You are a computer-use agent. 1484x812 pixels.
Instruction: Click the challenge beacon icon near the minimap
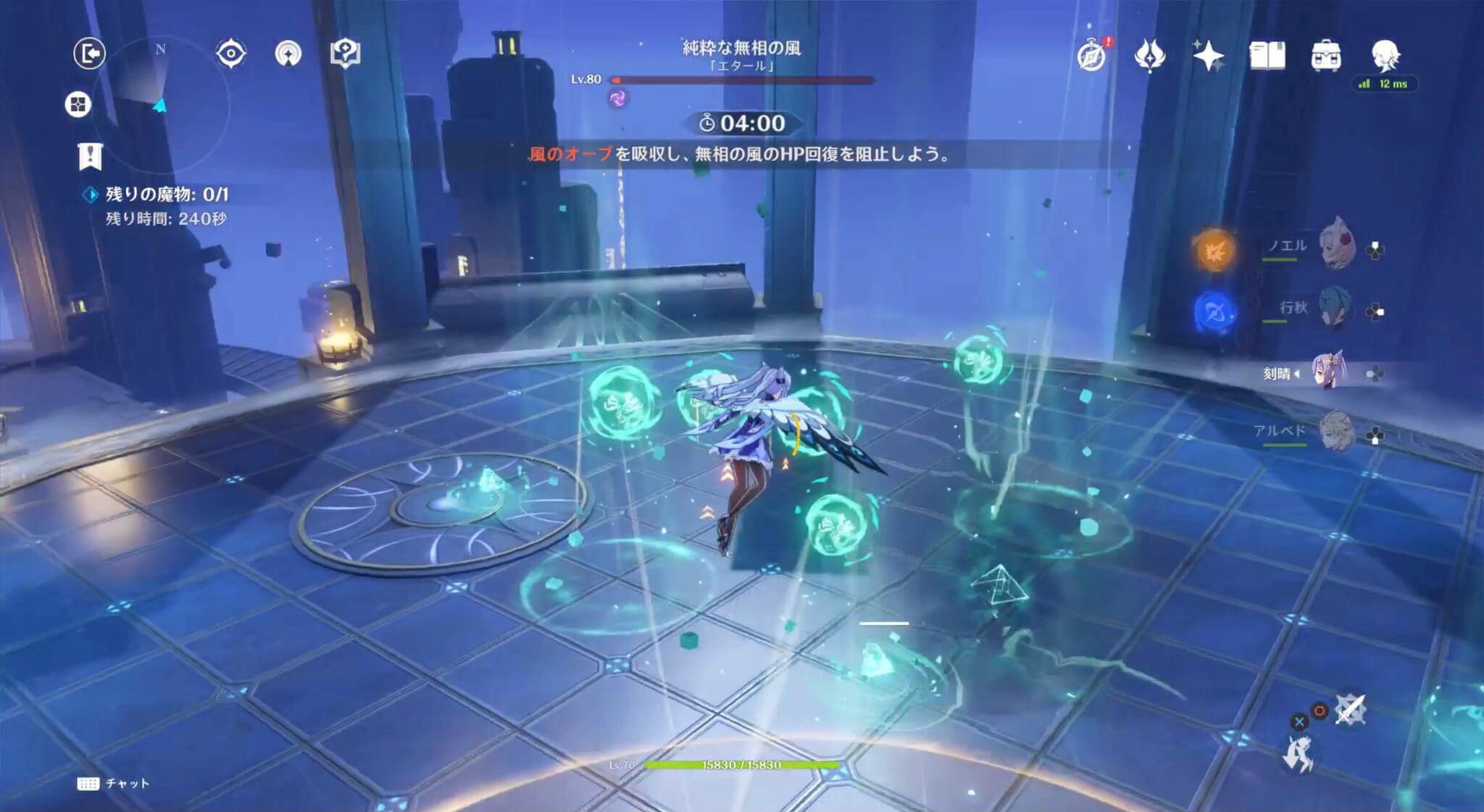click(x=289, y=52)
